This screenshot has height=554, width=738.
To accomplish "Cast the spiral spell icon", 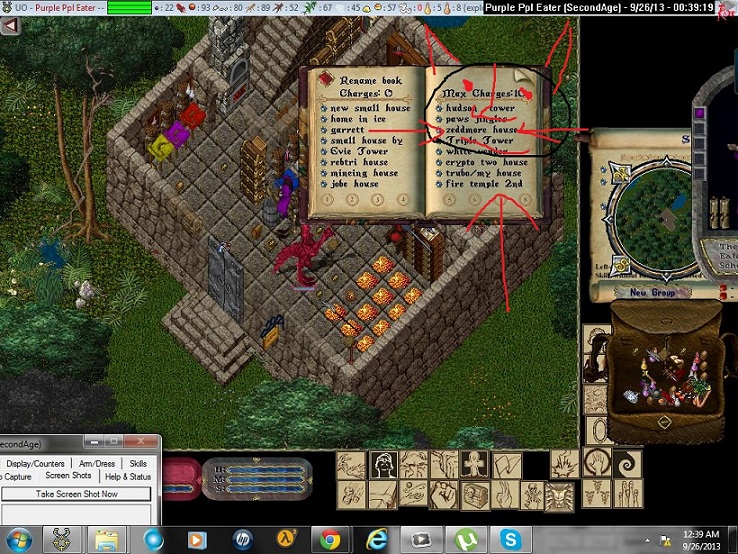I will click(630, 465).
